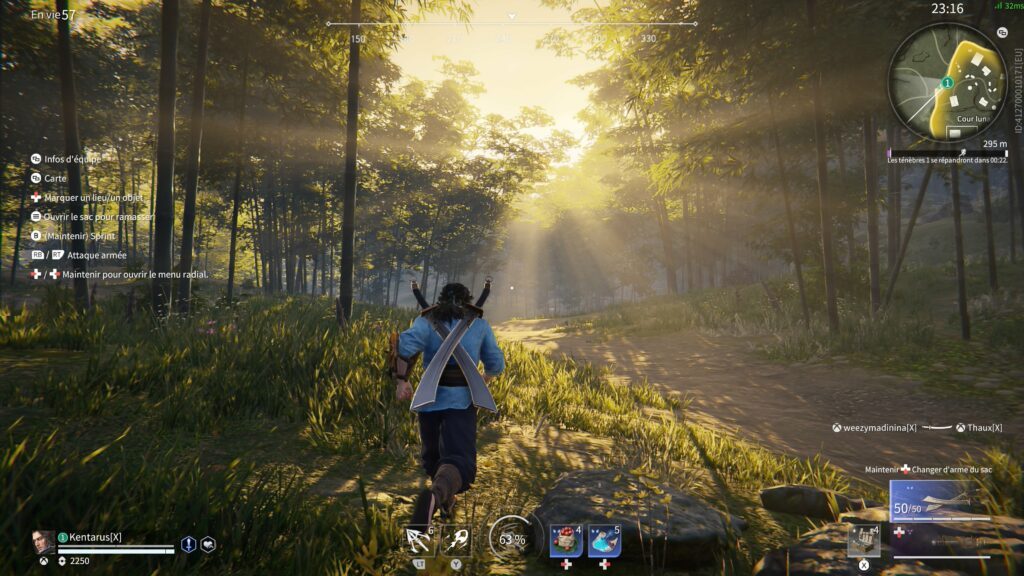Click the Kentarus player portrait
This screenshot has height=576, width=1024.
pos(44,542)
